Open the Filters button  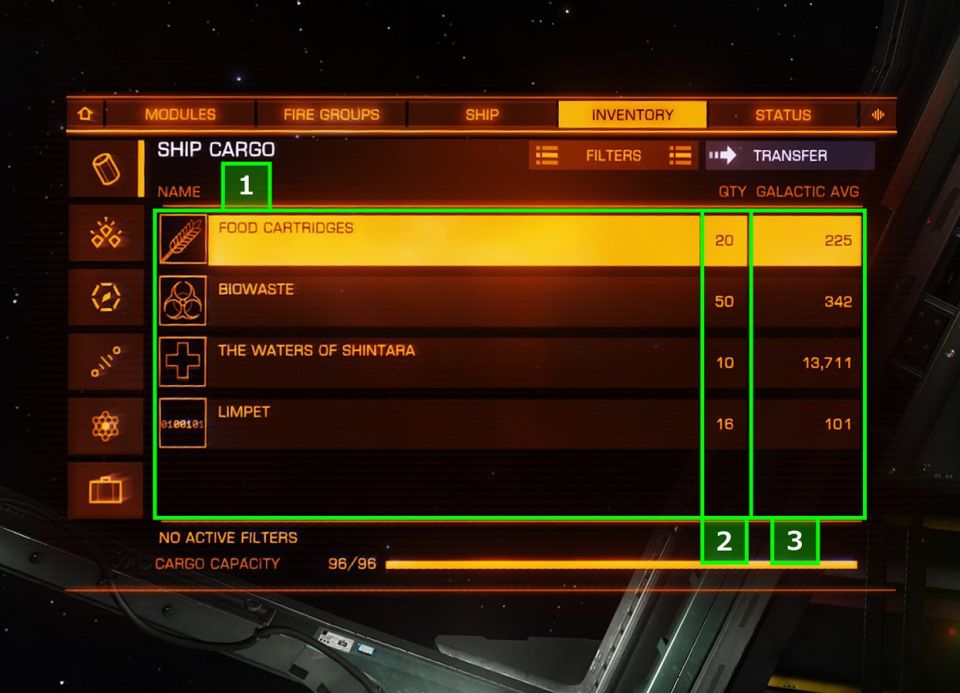(613, 156)
